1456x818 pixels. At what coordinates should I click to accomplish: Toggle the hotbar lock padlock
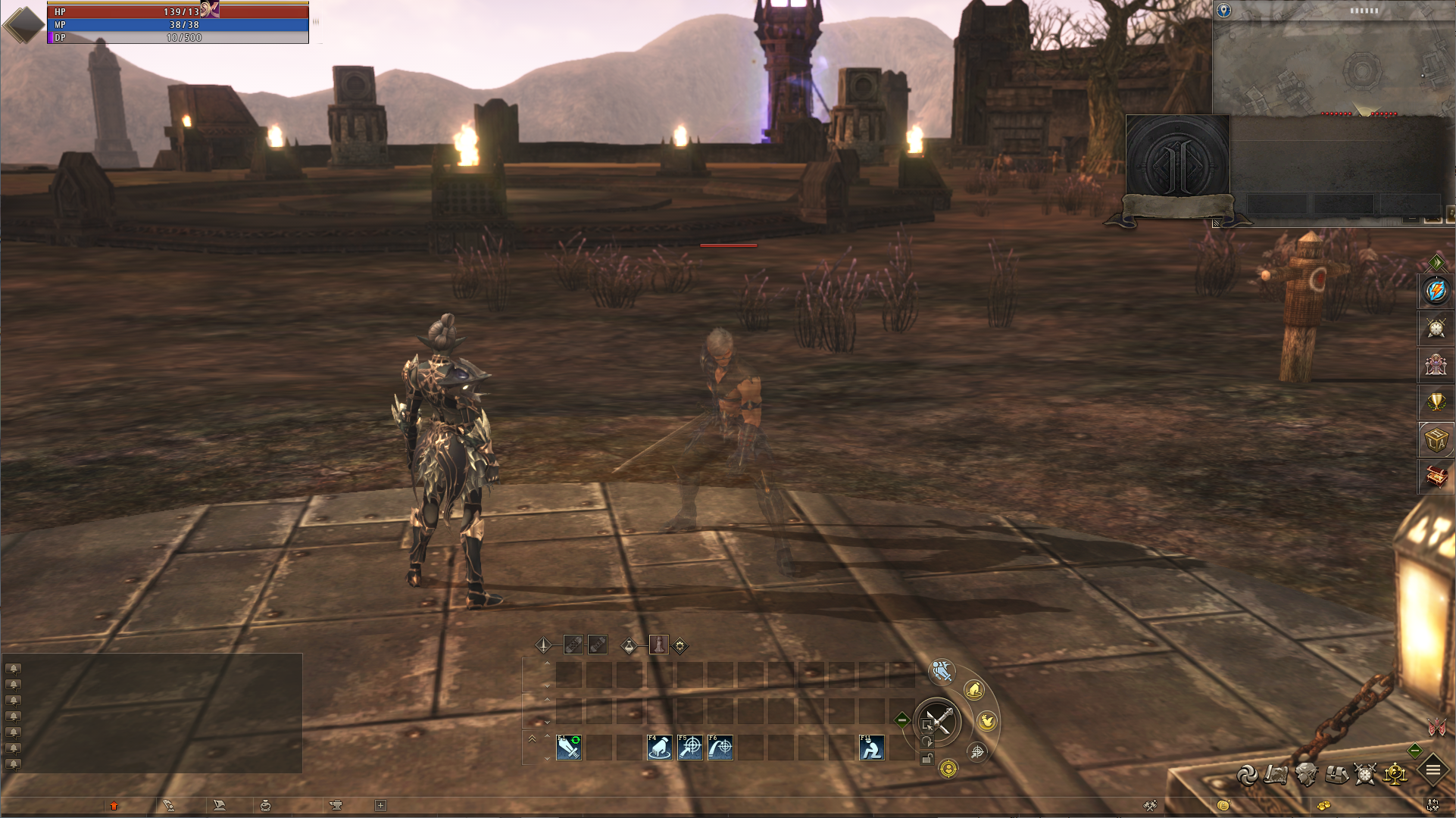pyautogui.click(x=926, y=759)
